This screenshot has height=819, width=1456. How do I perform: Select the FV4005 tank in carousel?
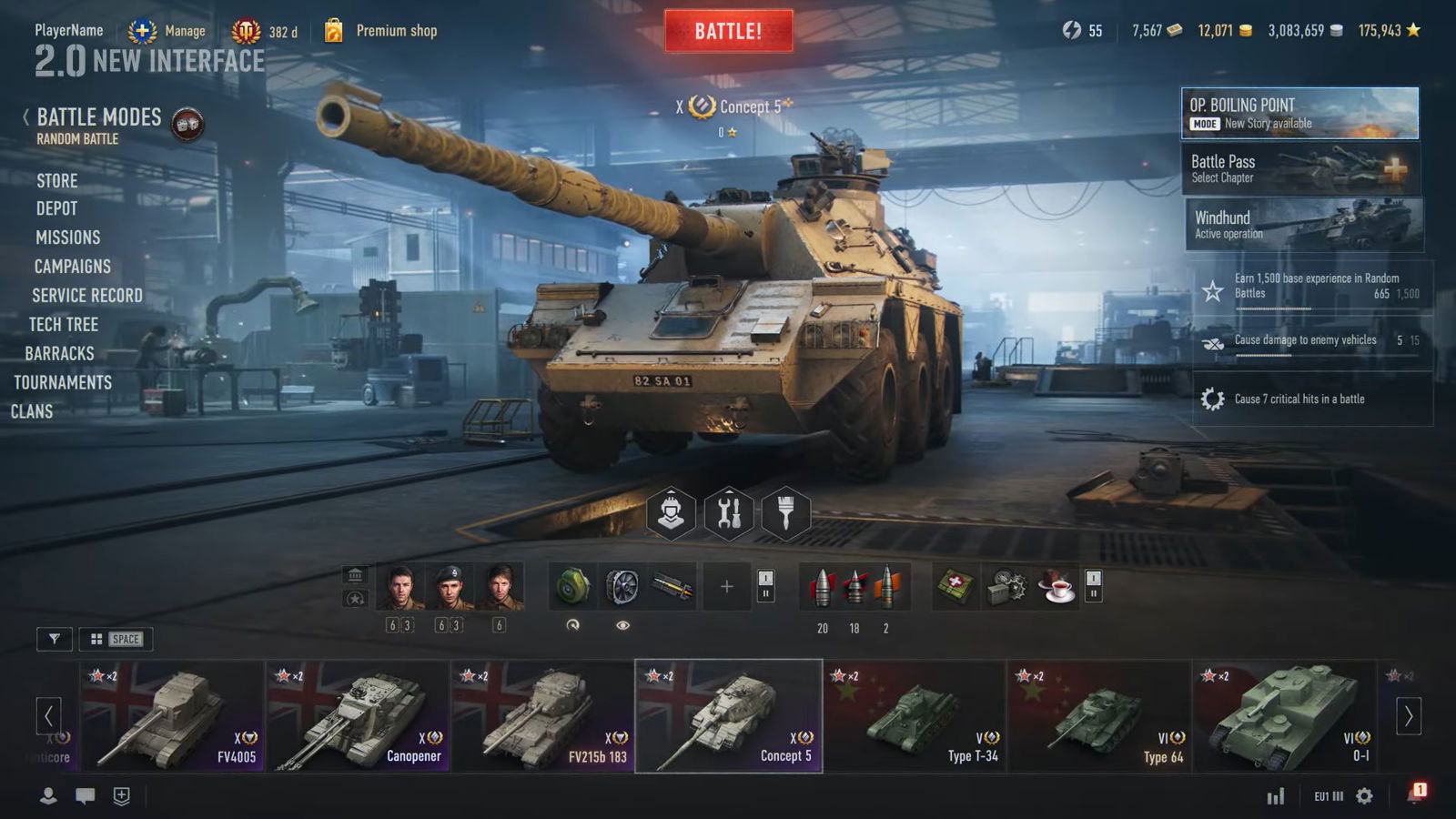[173, 716]
